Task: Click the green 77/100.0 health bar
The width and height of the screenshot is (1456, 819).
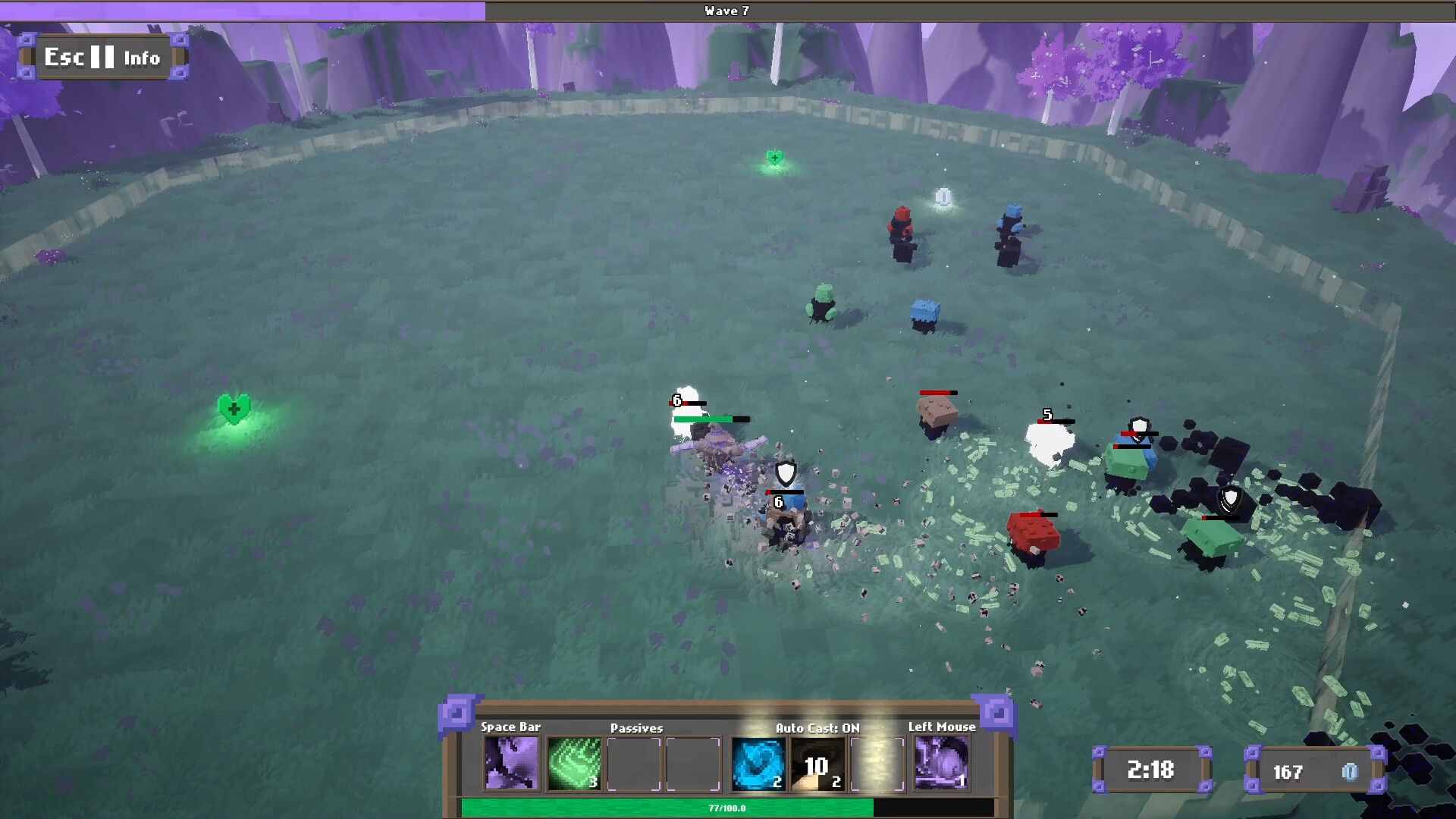Action: (x=726, y=808)
